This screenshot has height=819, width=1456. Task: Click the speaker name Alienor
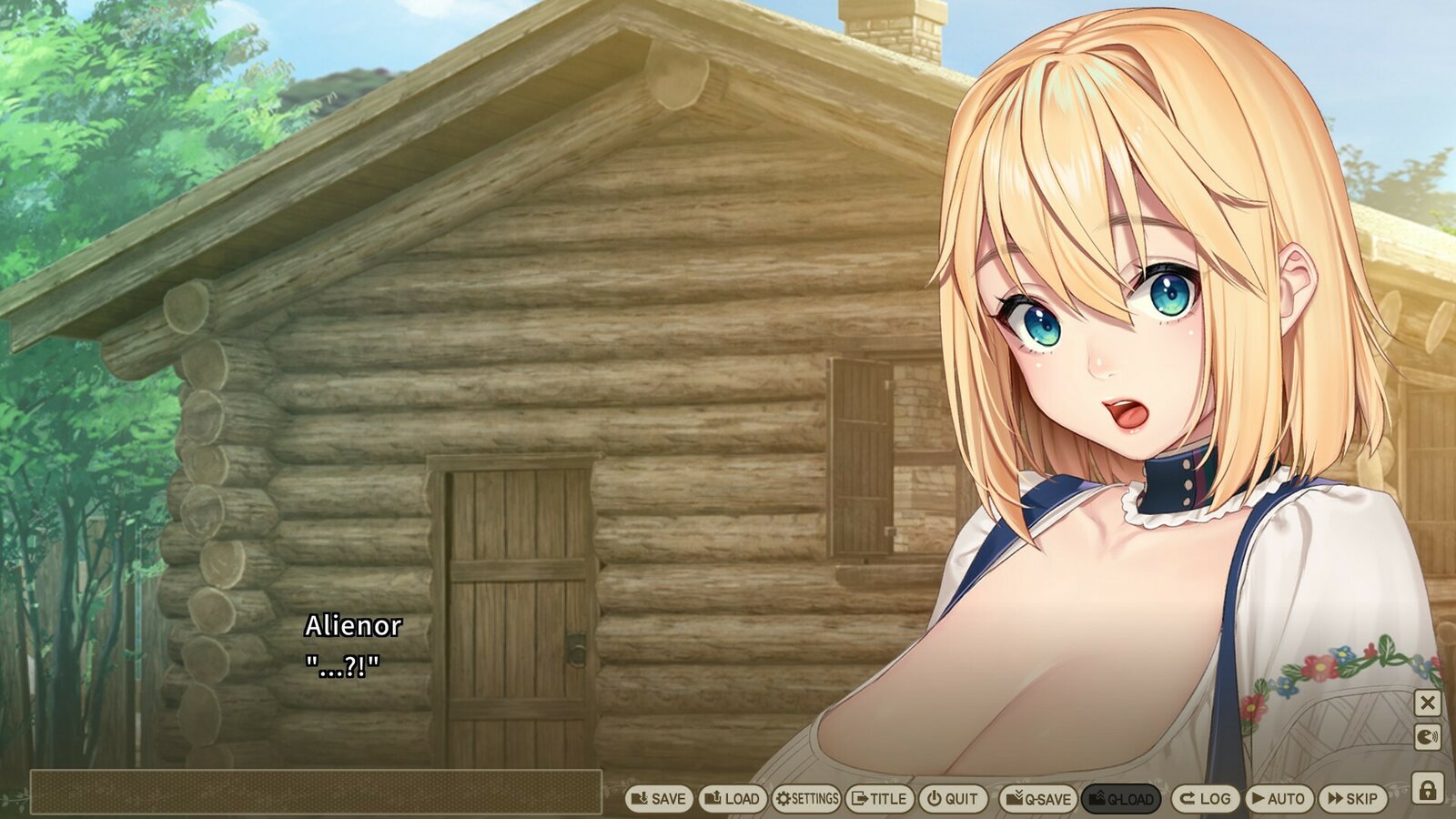[x=353, y=626]
